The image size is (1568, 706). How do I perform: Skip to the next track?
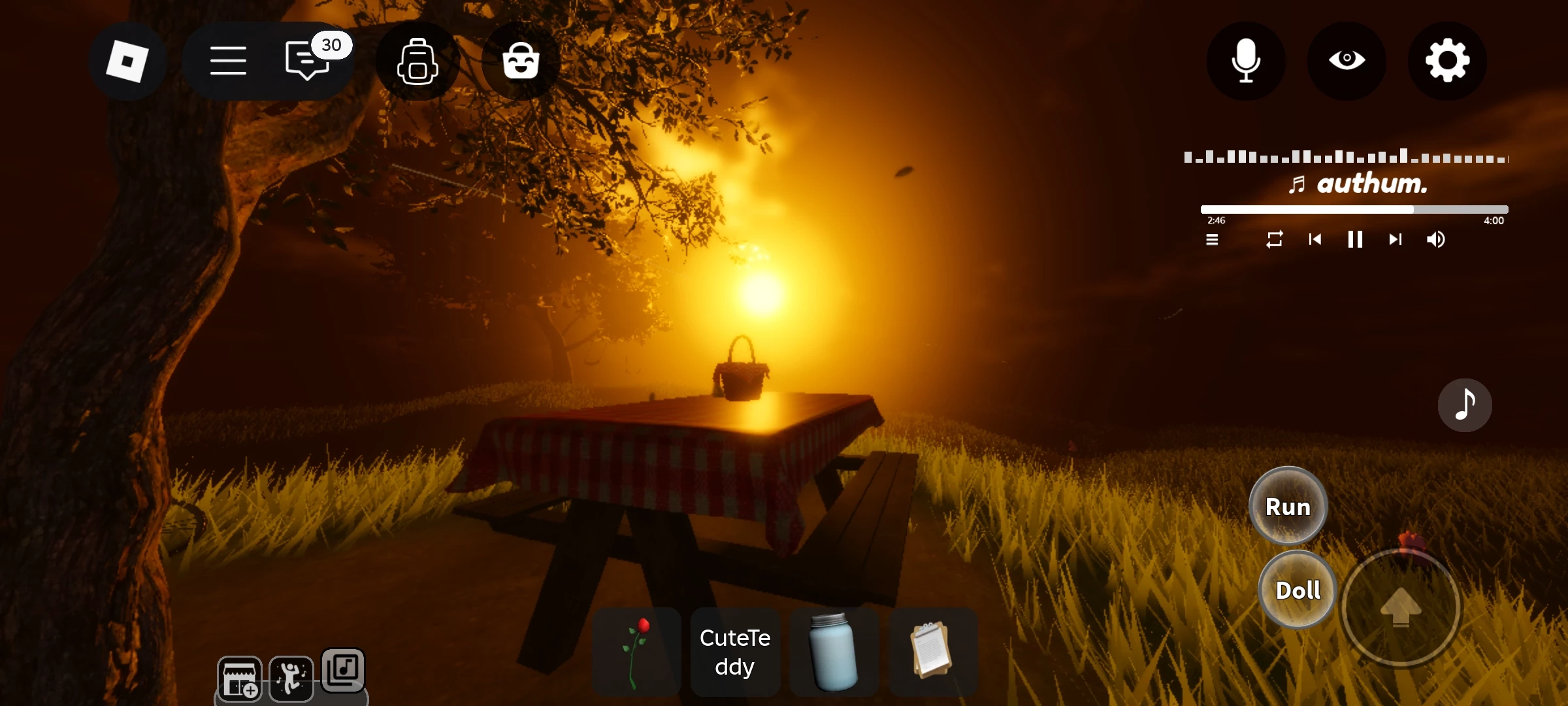1395,240
